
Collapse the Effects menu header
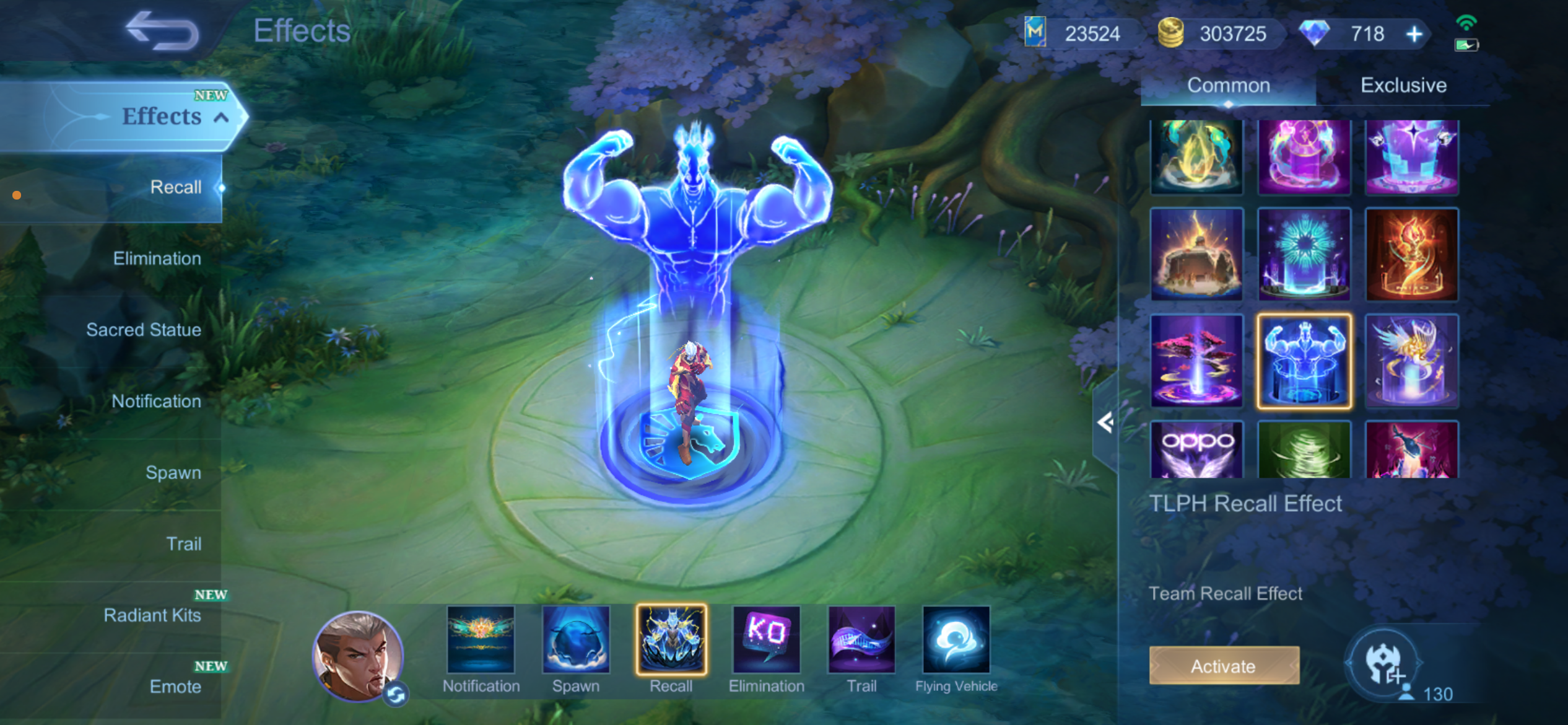tap(221, 117)
